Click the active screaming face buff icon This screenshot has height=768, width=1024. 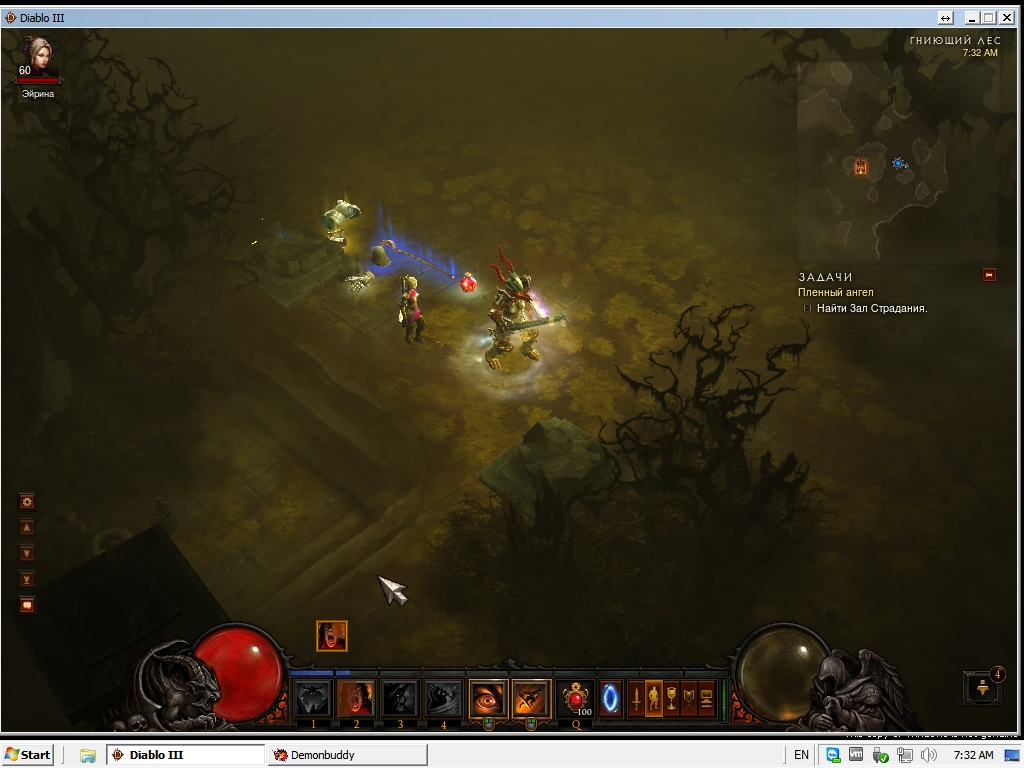(332, 635)
